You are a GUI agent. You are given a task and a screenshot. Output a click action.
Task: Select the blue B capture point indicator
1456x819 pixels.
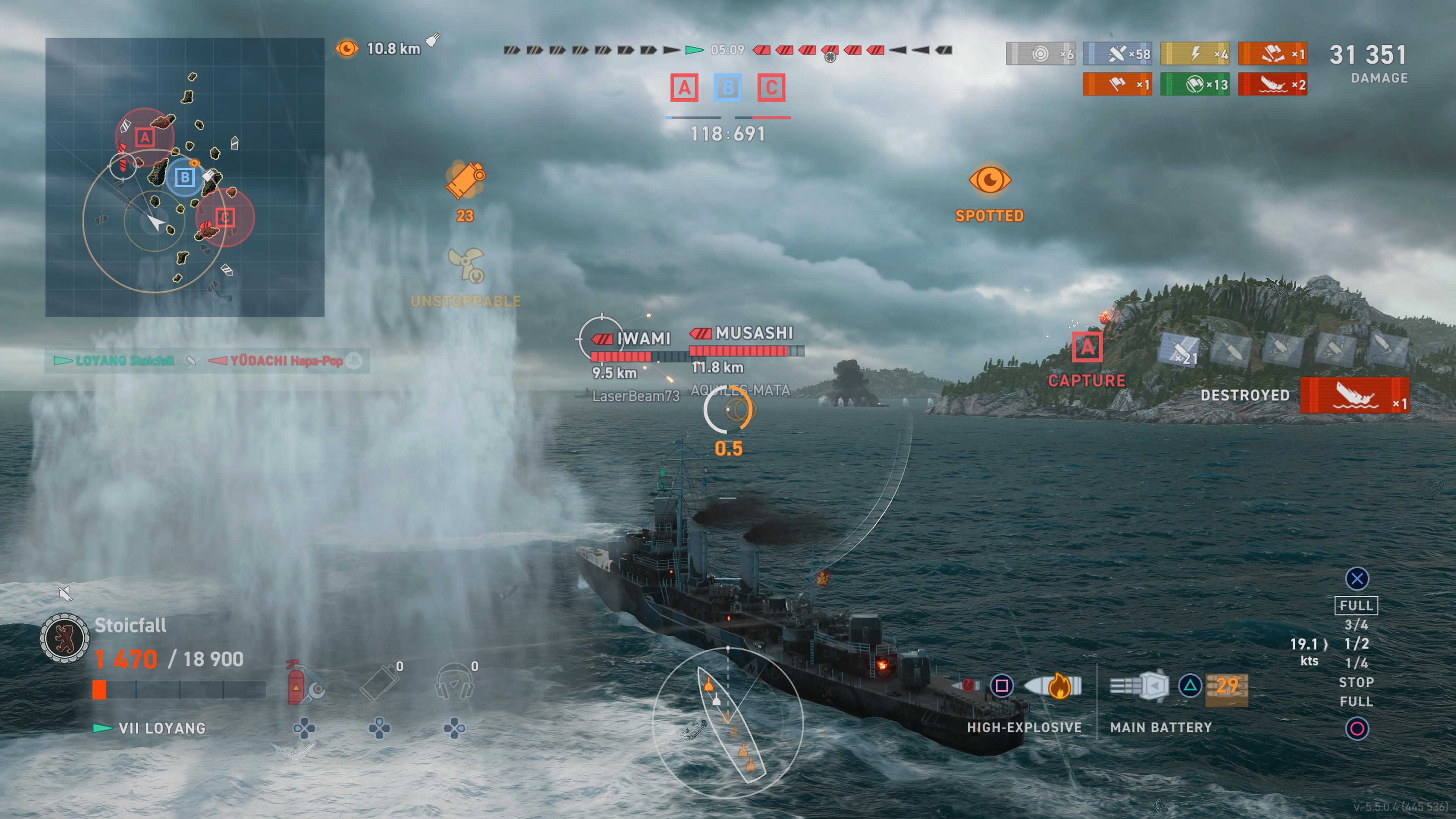[x=728, y=88]
